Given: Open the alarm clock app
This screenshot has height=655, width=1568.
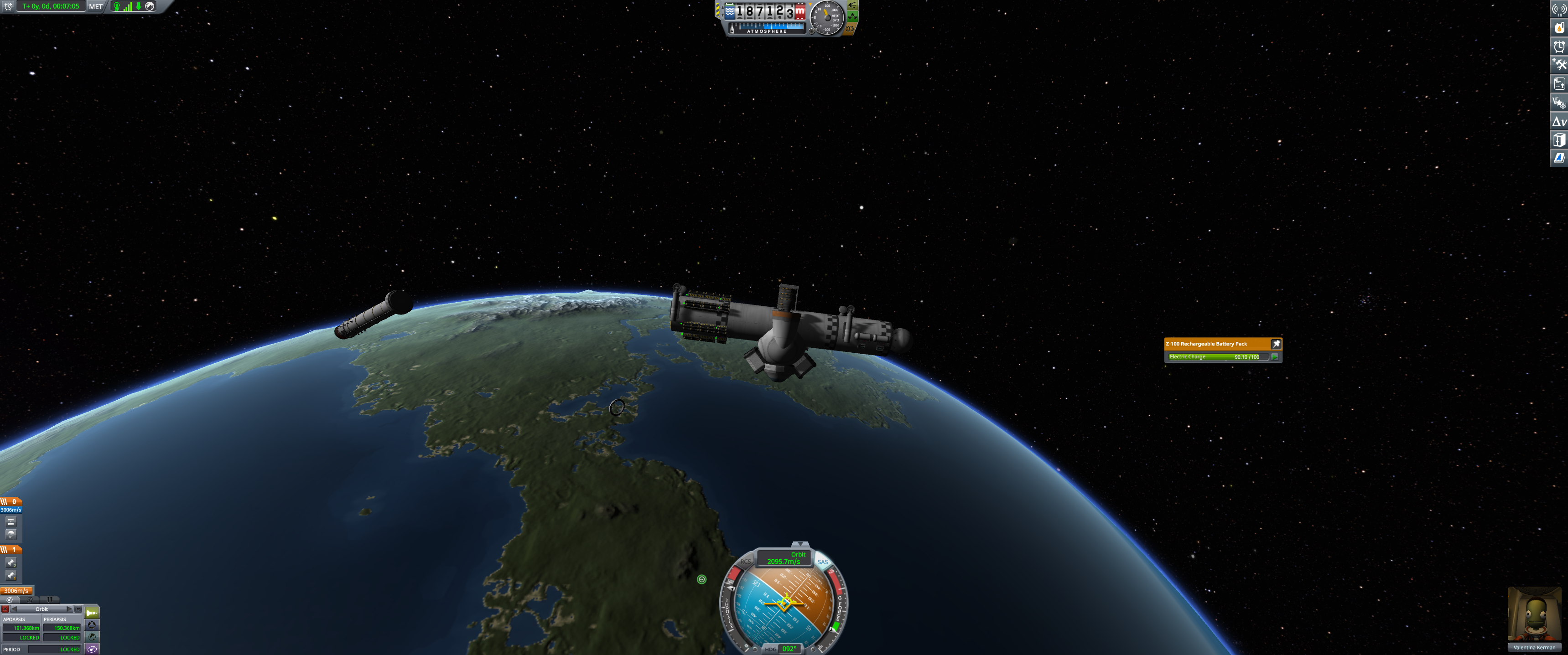Looking at the screenshot, I should (1559, 46).
